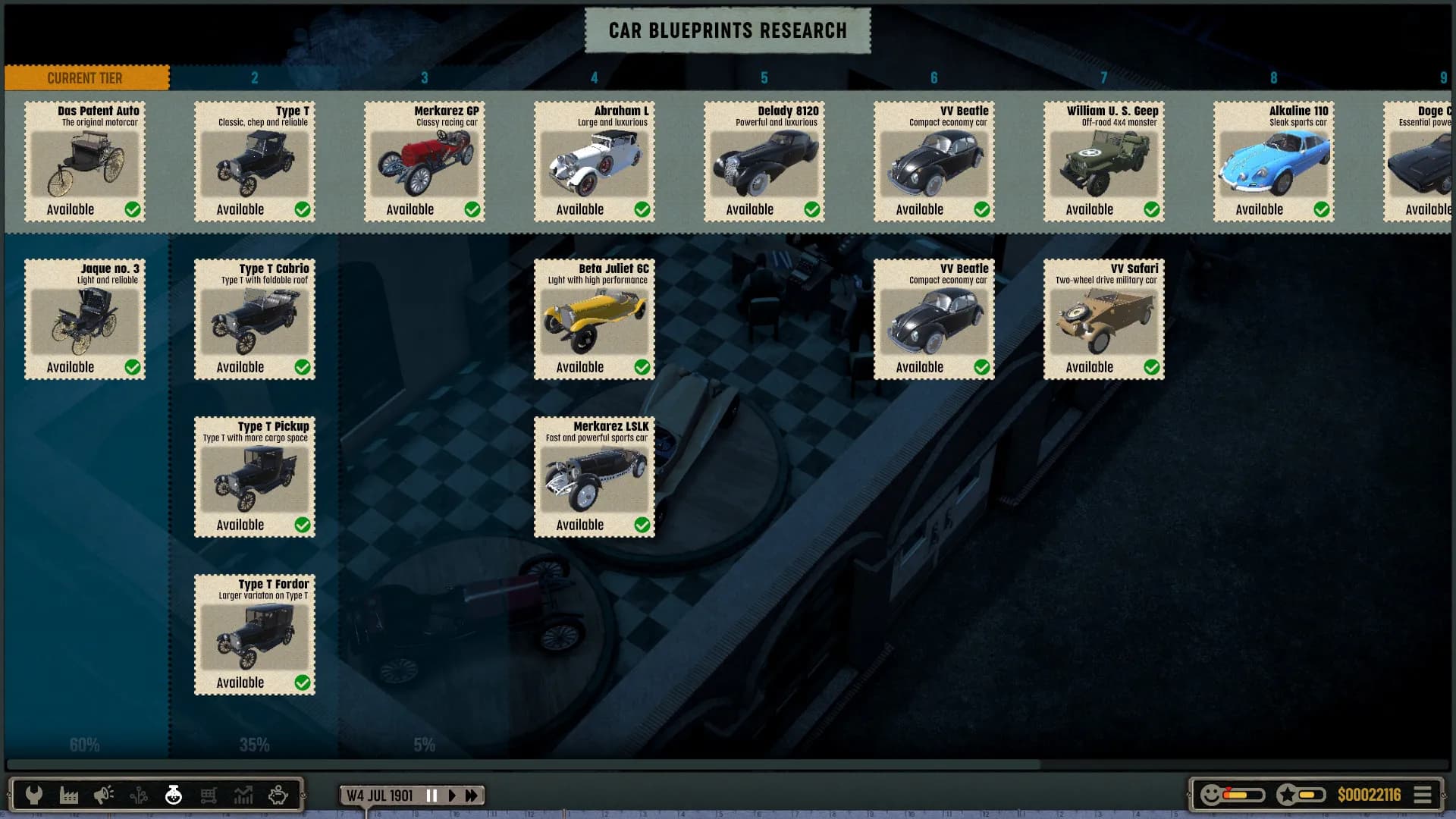Click the statistics chart icon

243,794
